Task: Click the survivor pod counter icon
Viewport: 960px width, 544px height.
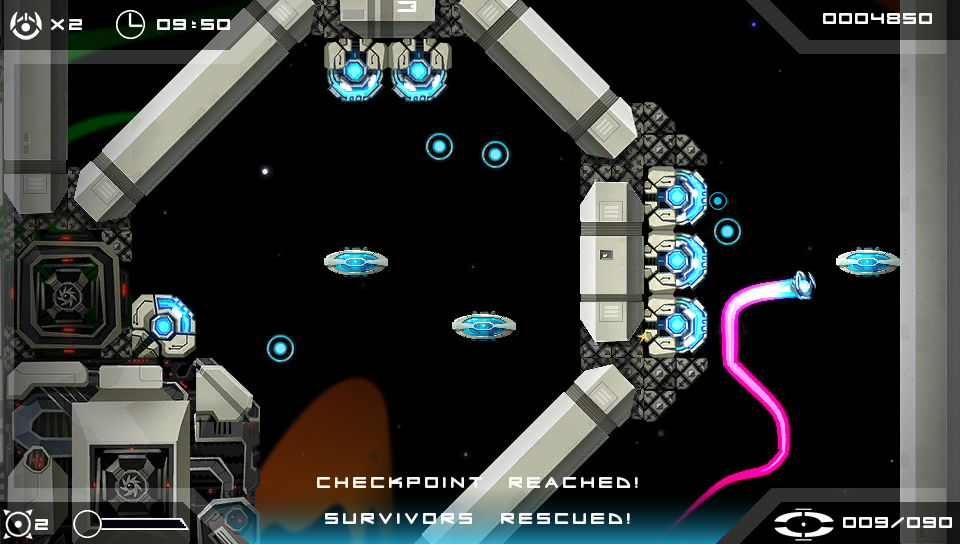Action: 804,523
